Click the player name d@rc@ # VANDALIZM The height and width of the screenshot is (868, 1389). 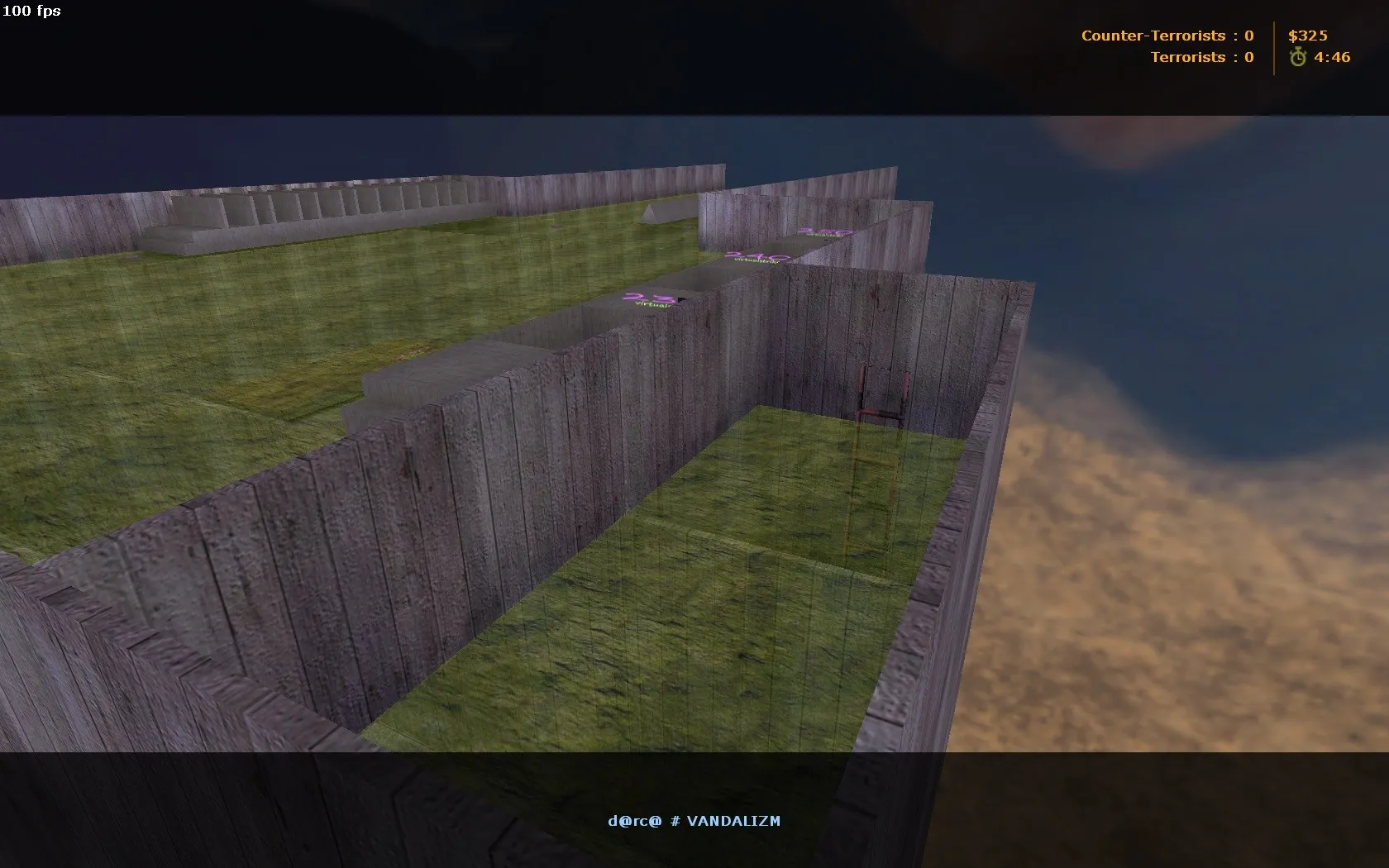tap(694, 821)
